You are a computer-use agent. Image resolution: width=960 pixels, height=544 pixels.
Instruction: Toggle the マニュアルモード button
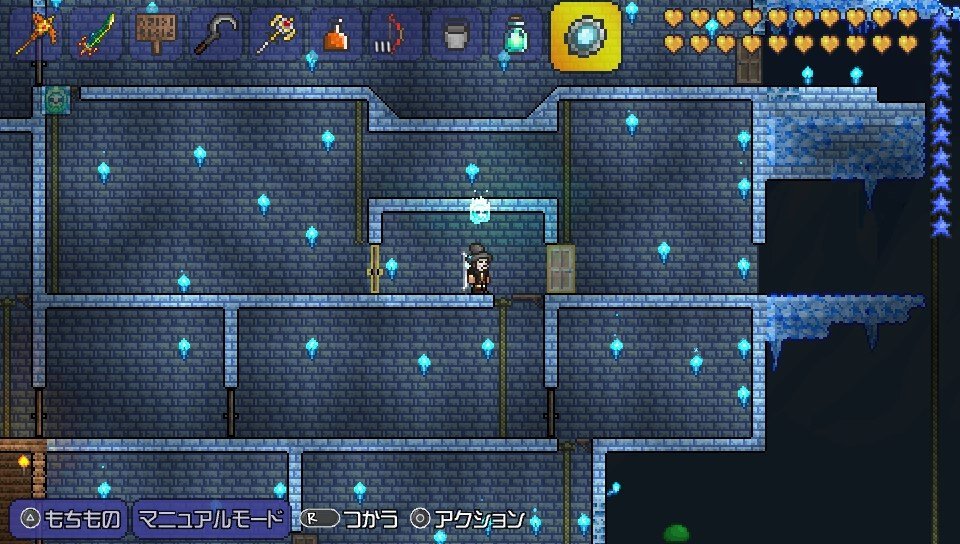(211, 519)
